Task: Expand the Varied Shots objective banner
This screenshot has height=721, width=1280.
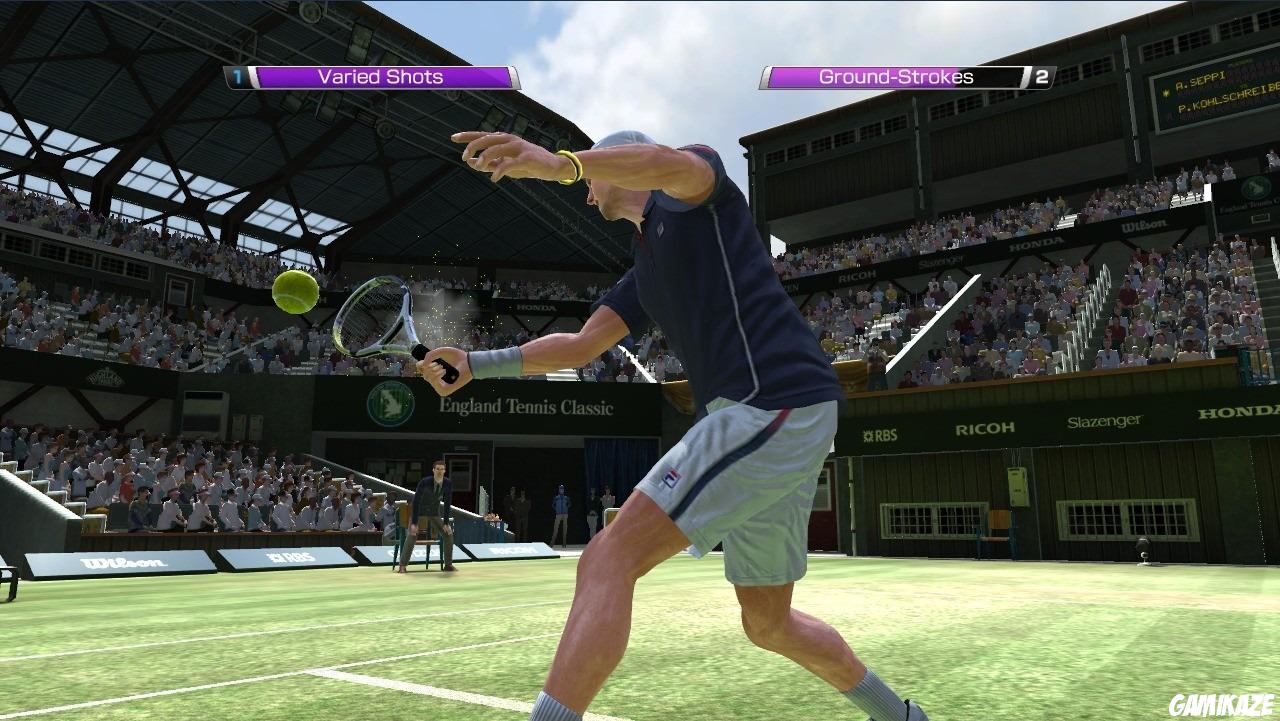Action: (380, 76)
